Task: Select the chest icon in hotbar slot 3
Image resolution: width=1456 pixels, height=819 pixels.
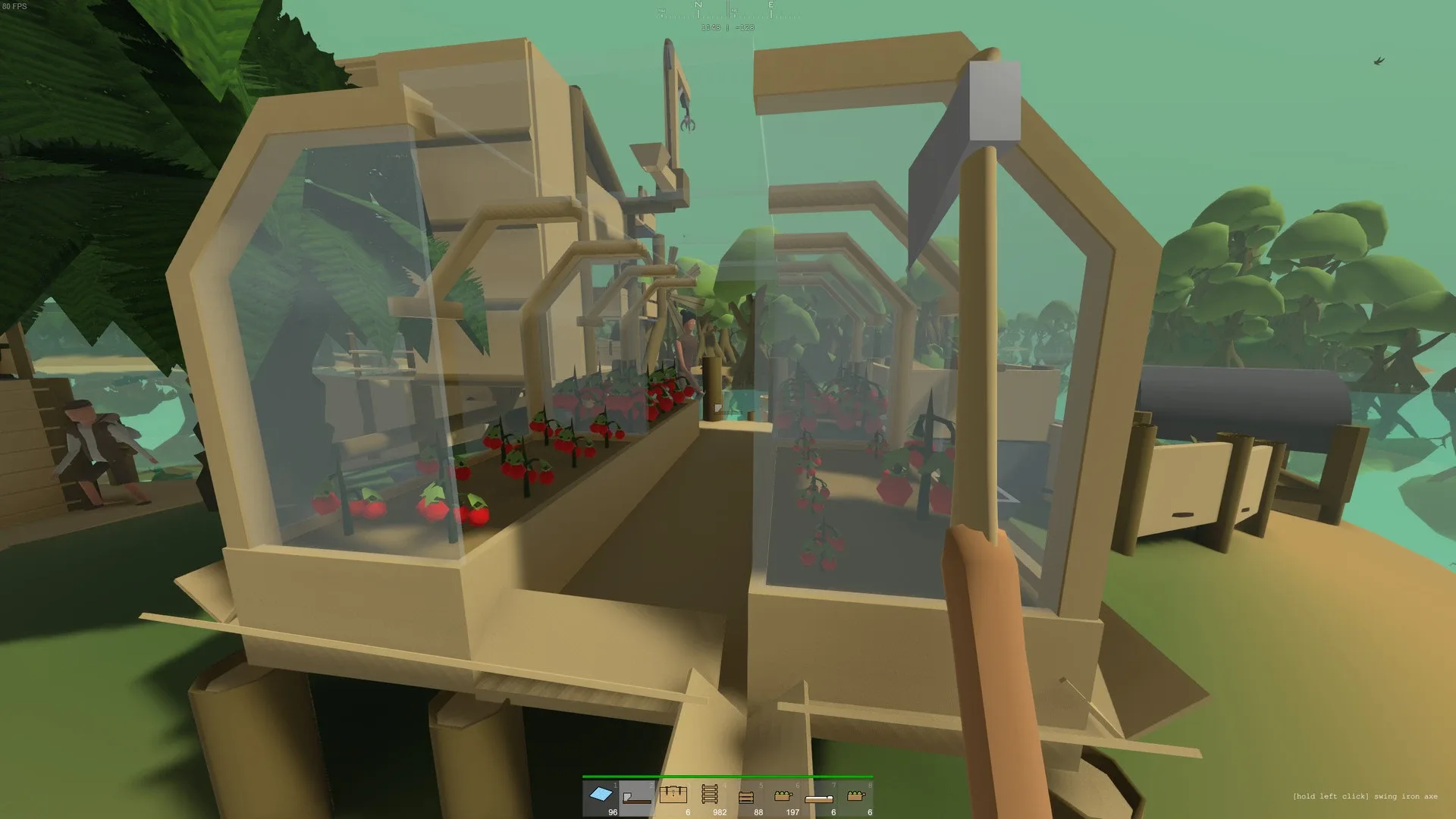Action: (673, 795)
